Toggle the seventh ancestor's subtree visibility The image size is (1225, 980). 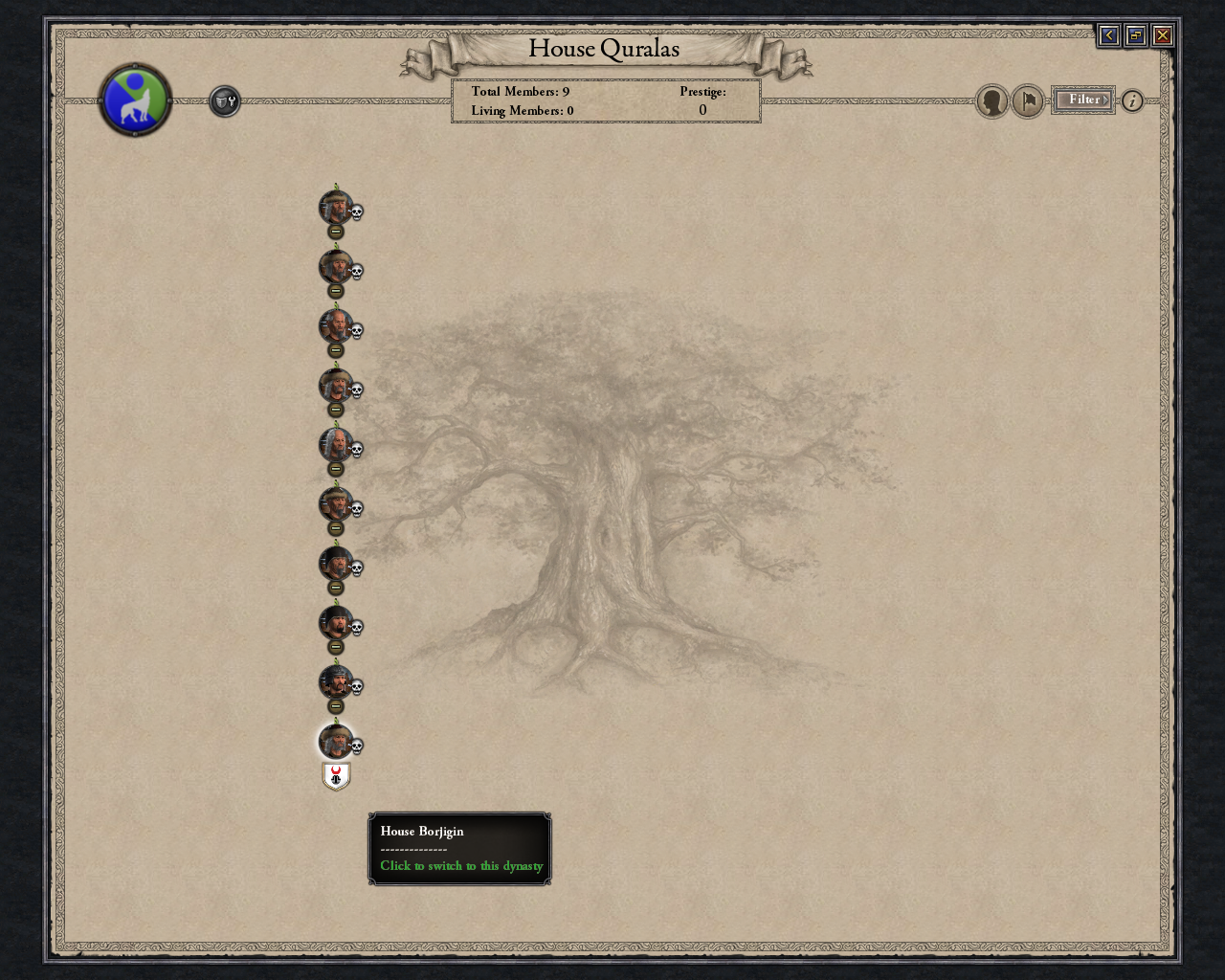point(335,589)
